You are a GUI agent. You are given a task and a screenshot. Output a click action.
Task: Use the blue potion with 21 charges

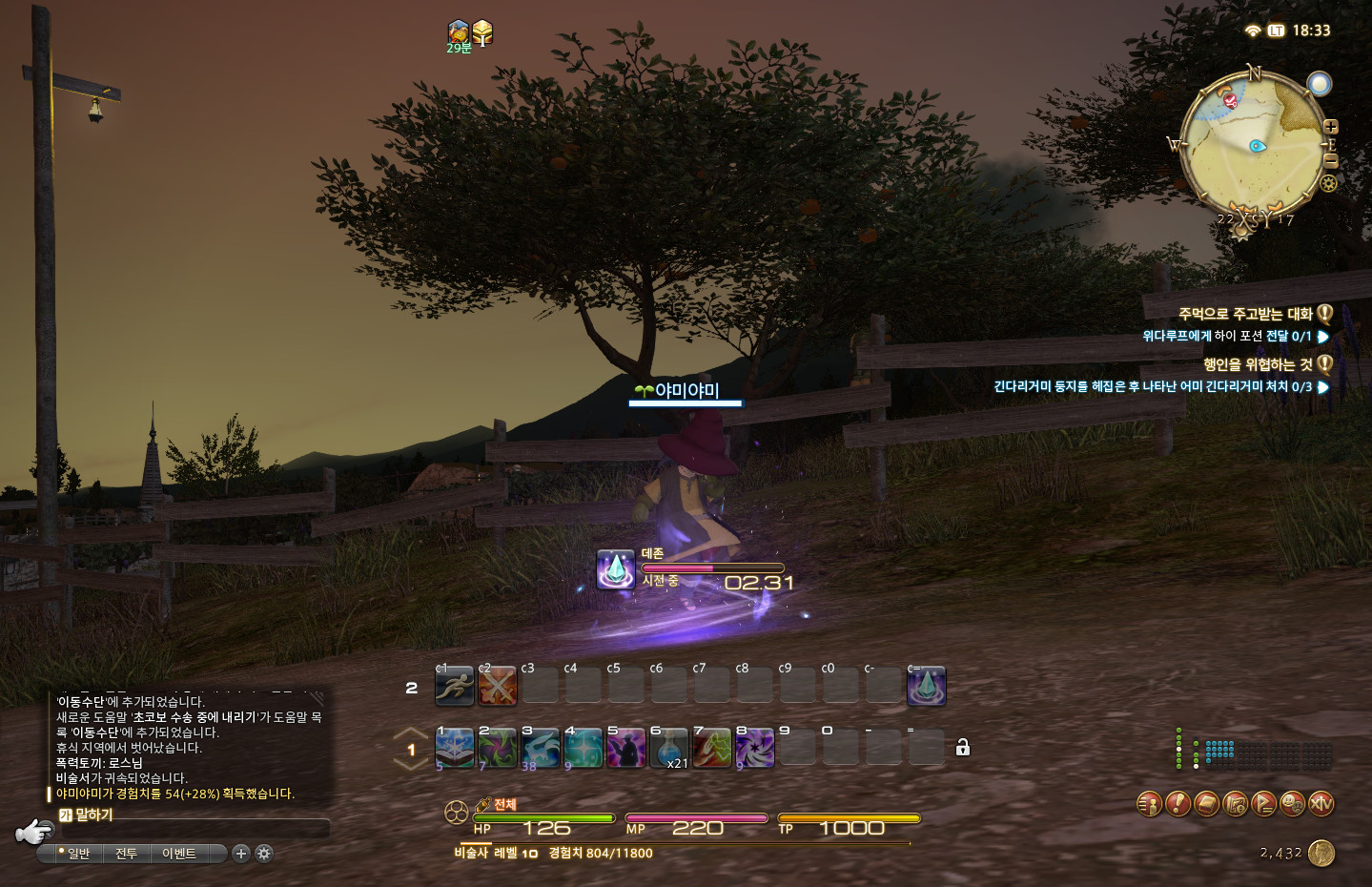(x=668, y=748)
